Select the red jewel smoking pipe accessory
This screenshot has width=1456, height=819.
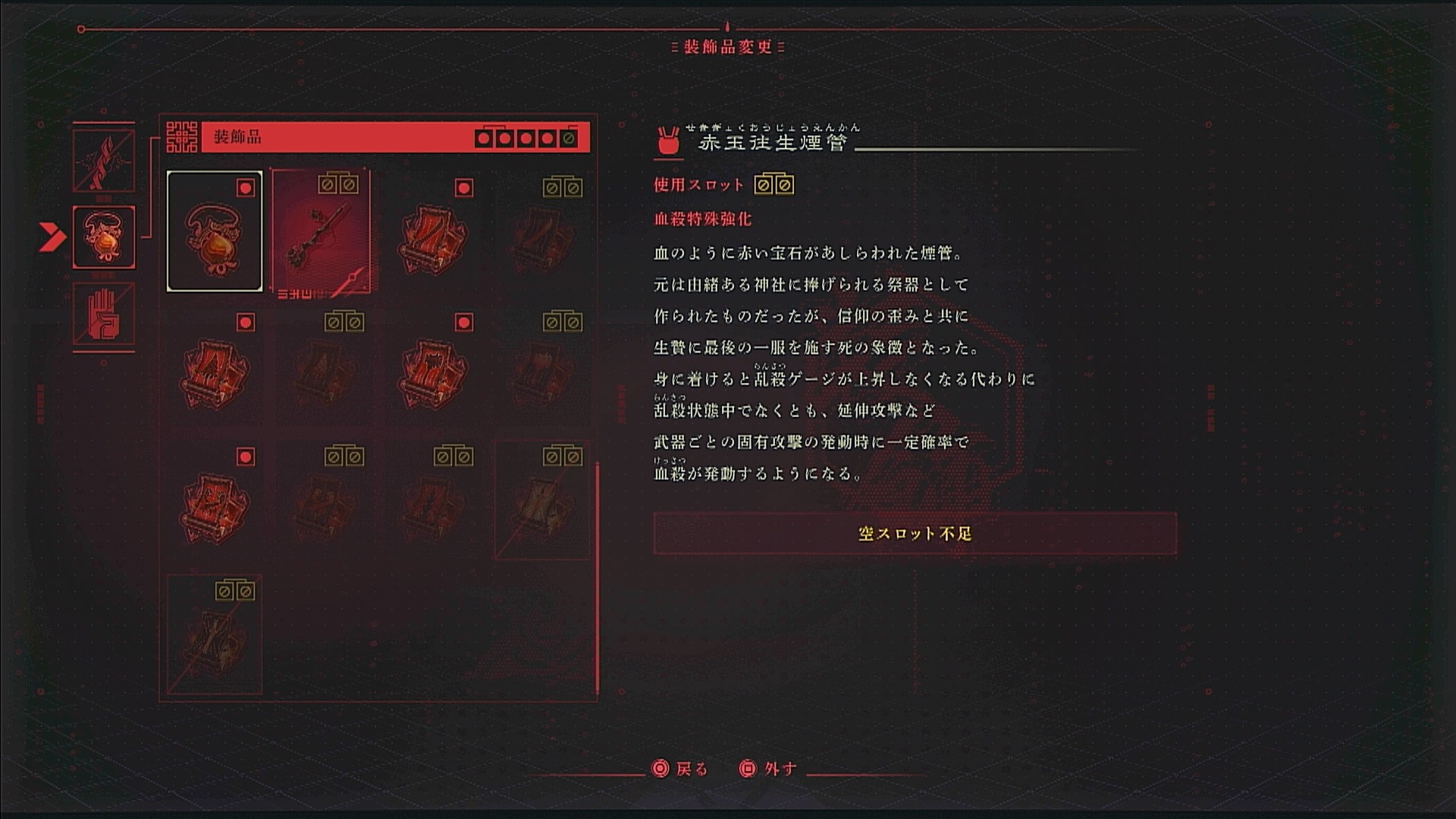[322, 232]
